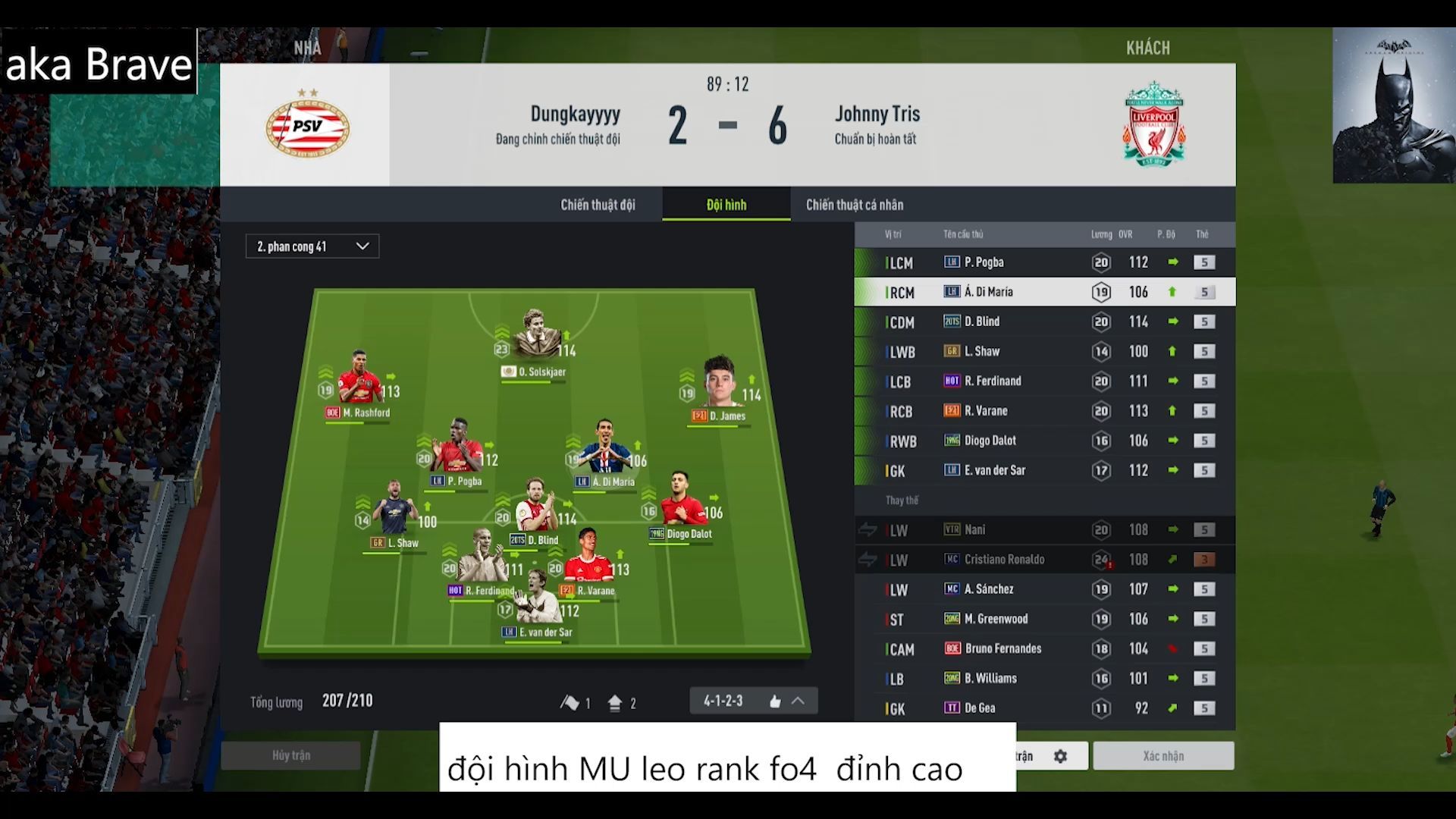Select P. Pogba row in LCM
The image size is (1456, 819).
pyautogui.click(x=1044, y=262)
